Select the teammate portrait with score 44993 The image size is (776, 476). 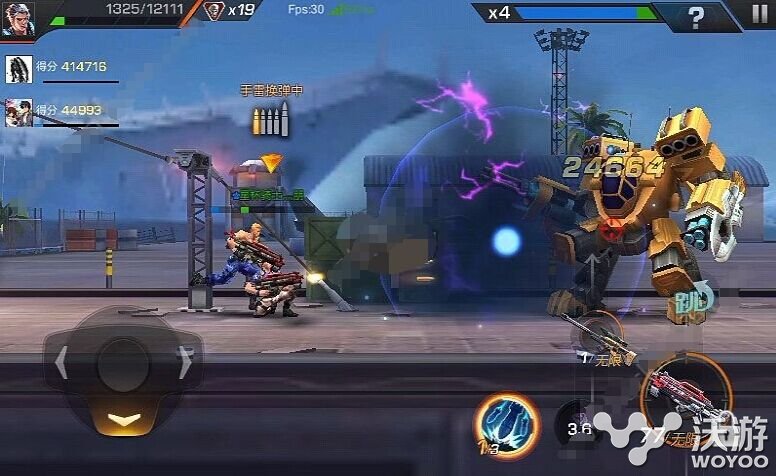19,111
